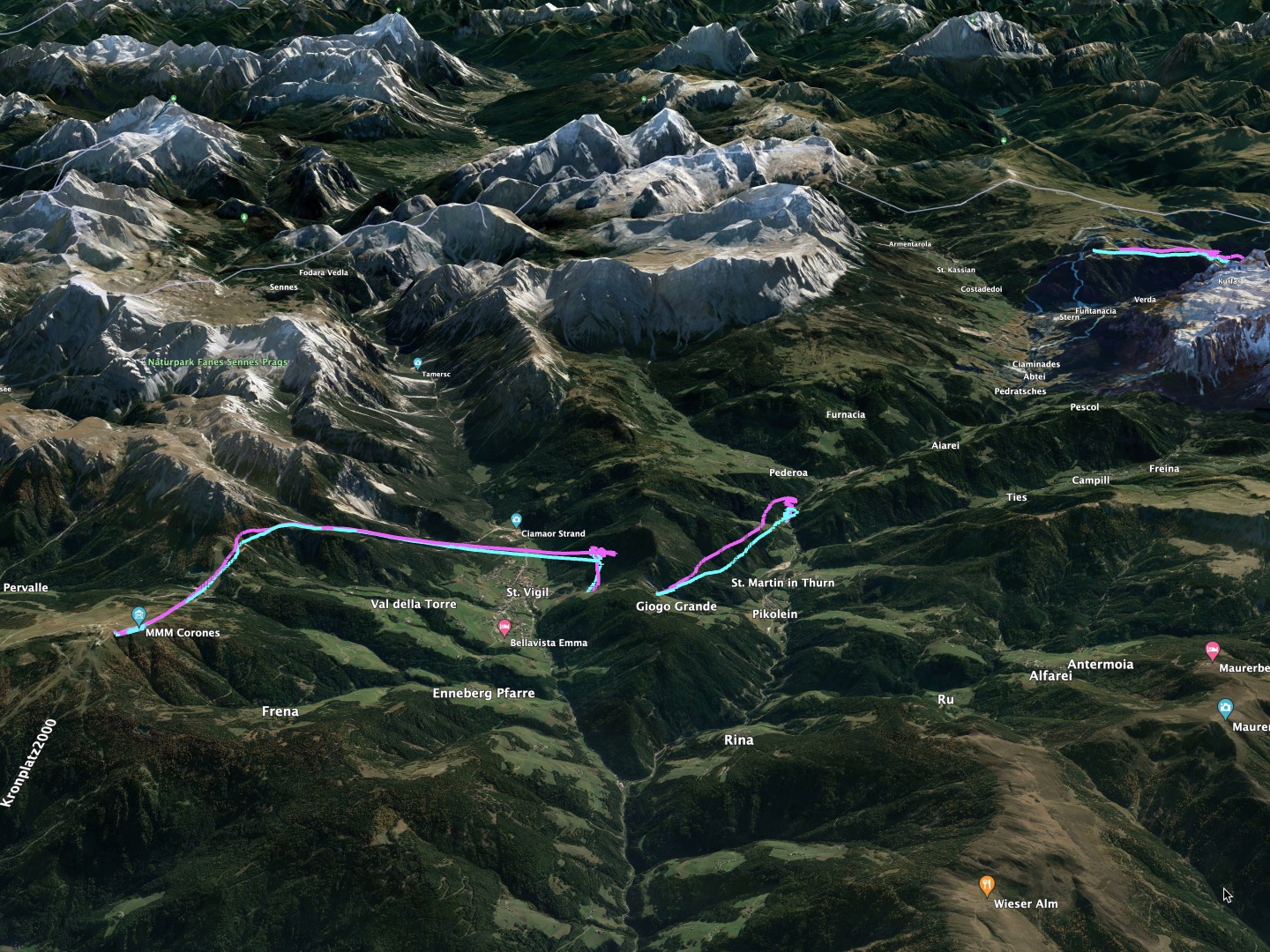Select the MMM Corones museum marker
The width and height of the screenshot is (1270, 952).
[x=138, y=614]
